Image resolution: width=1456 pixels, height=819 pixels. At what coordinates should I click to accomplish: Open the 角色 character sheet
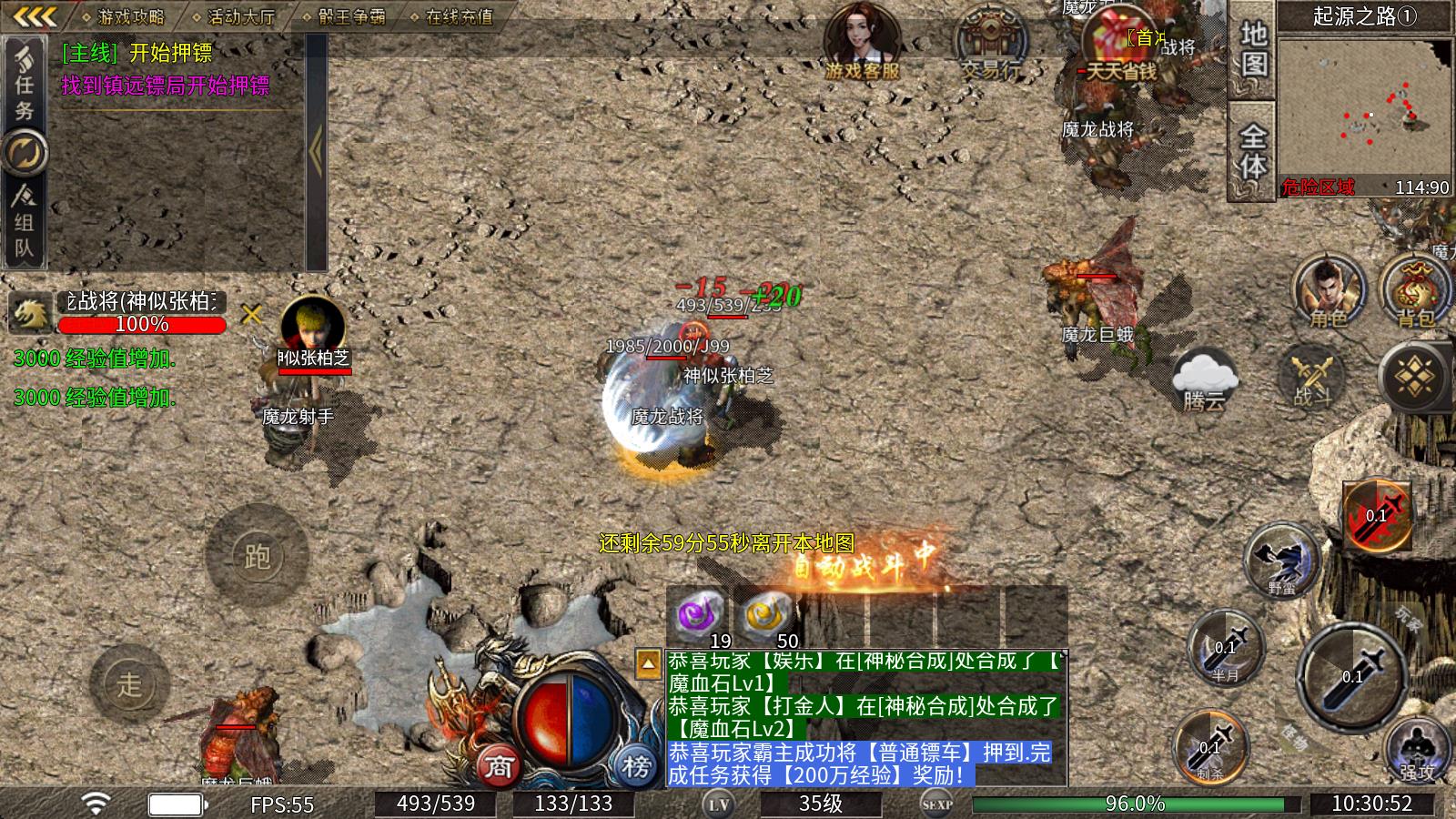pos(1328,291)
